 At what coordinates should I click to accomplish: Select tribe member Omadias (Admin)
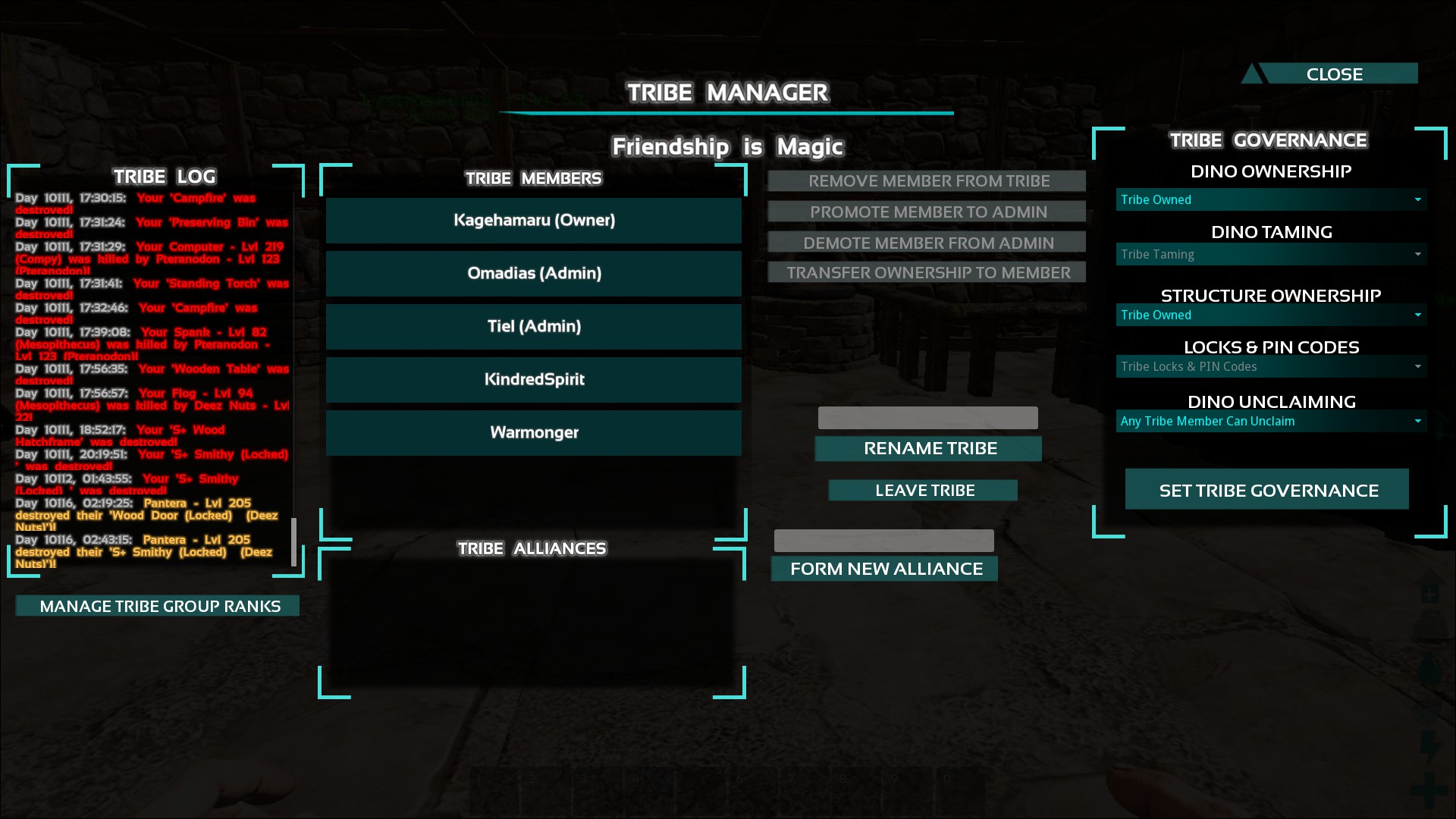[x=534, y=274]
